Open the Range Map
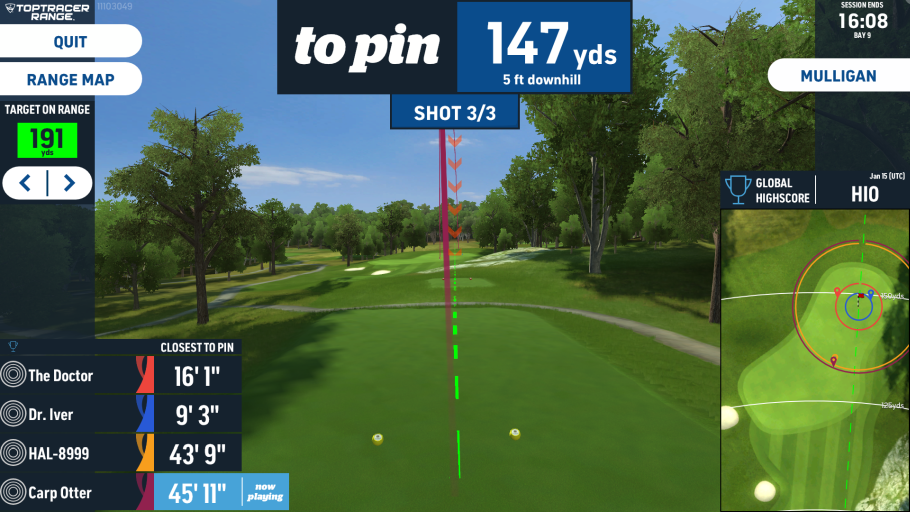The image size is (910, 512). [70, 79]
